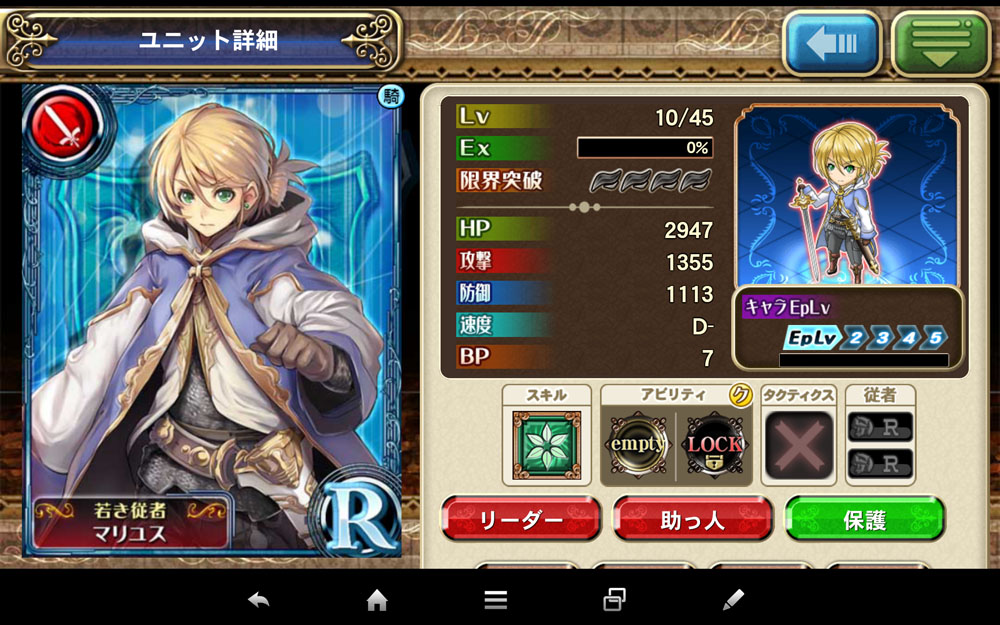Set unit as リーダー (leader)
Screen dimensions: 1000x625
(x=520, y=520)
